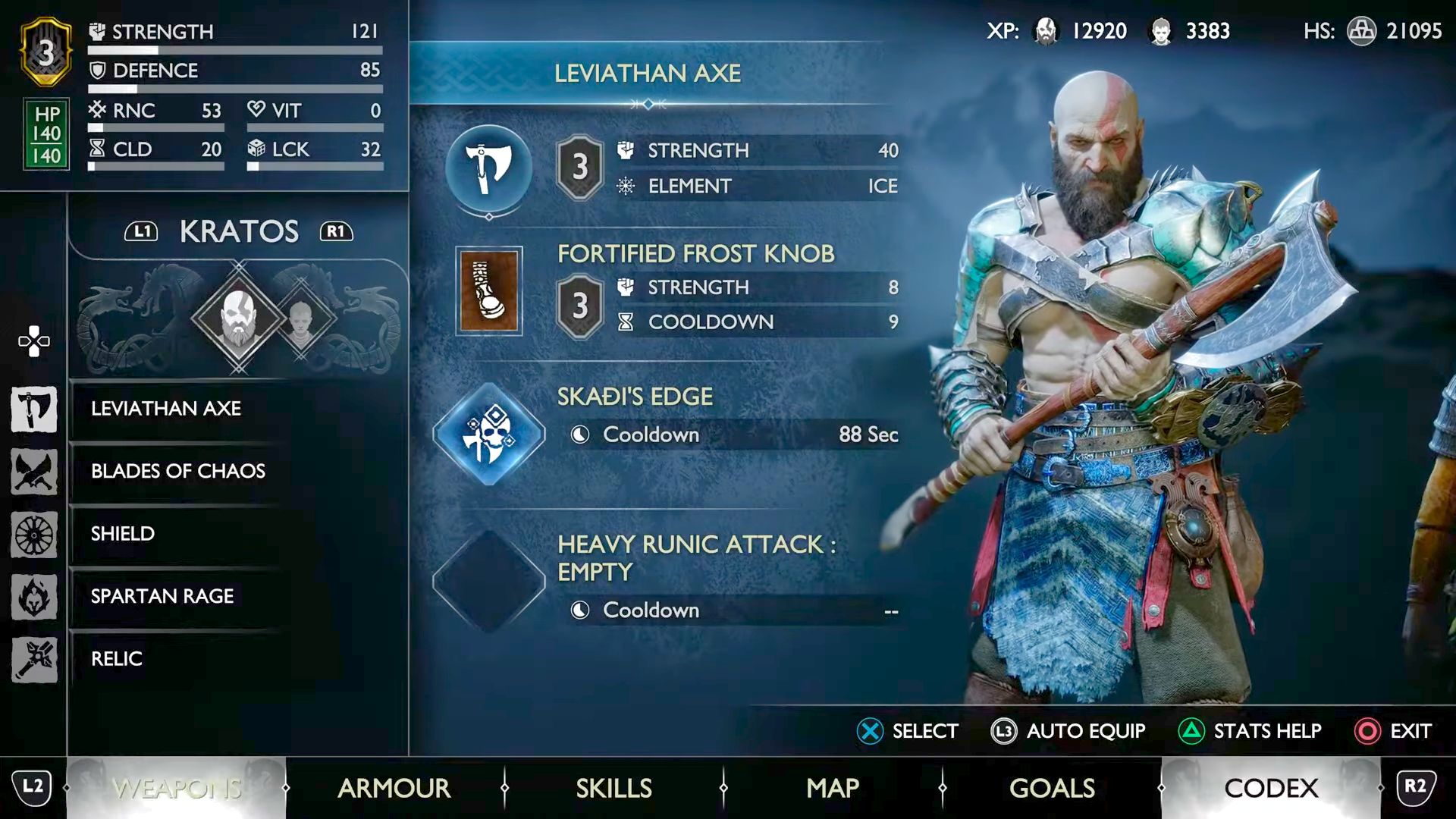Switch to the Armour tab
This screenshot has width=1456, height=819.
pos(394,789)
